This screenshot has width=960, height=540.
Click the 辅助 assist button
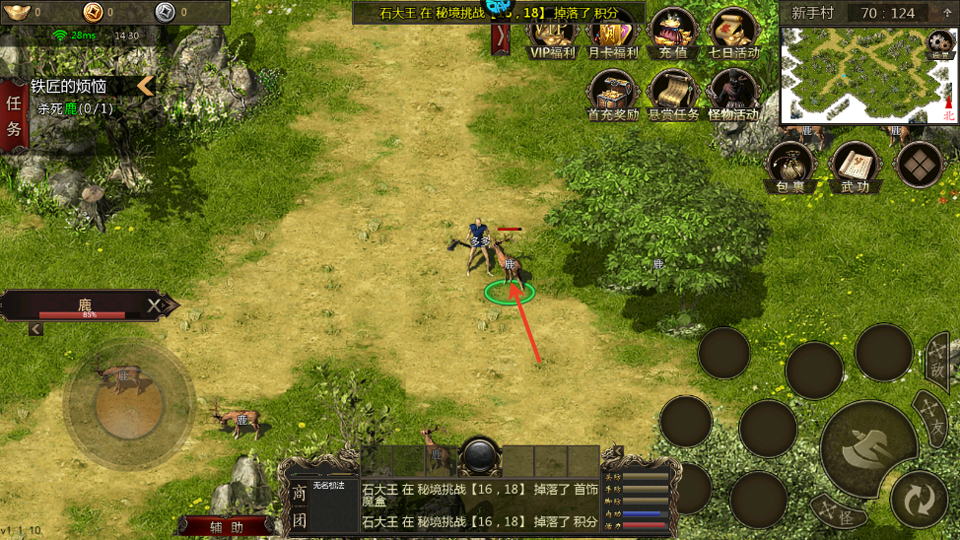[x=227, y=526]
